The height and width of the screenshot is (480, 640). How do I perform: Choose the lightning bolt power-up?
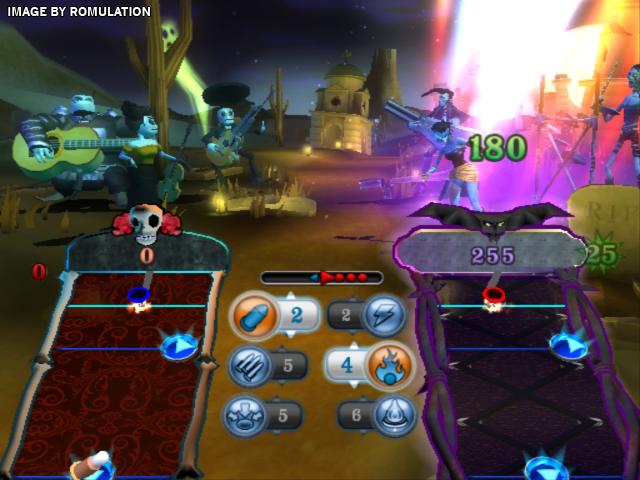[384, 317]
